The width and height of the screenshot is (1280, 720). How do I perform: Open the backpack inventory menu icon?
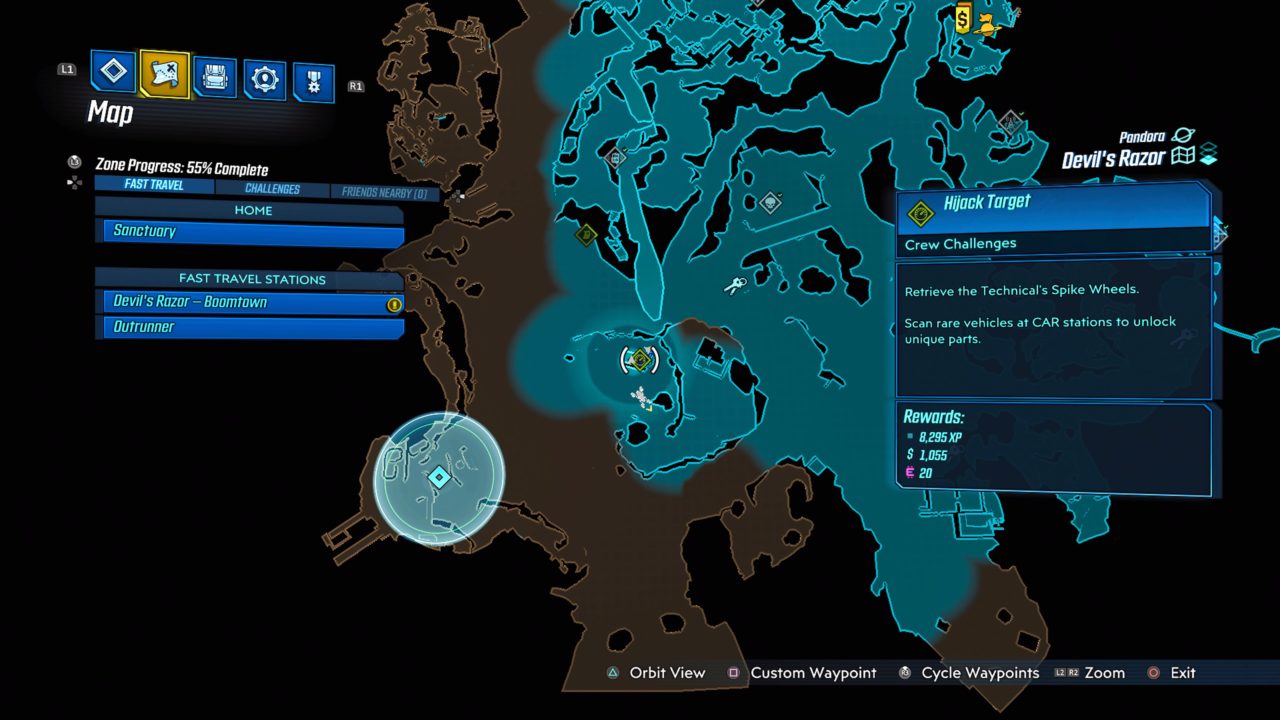pos(214,73)
